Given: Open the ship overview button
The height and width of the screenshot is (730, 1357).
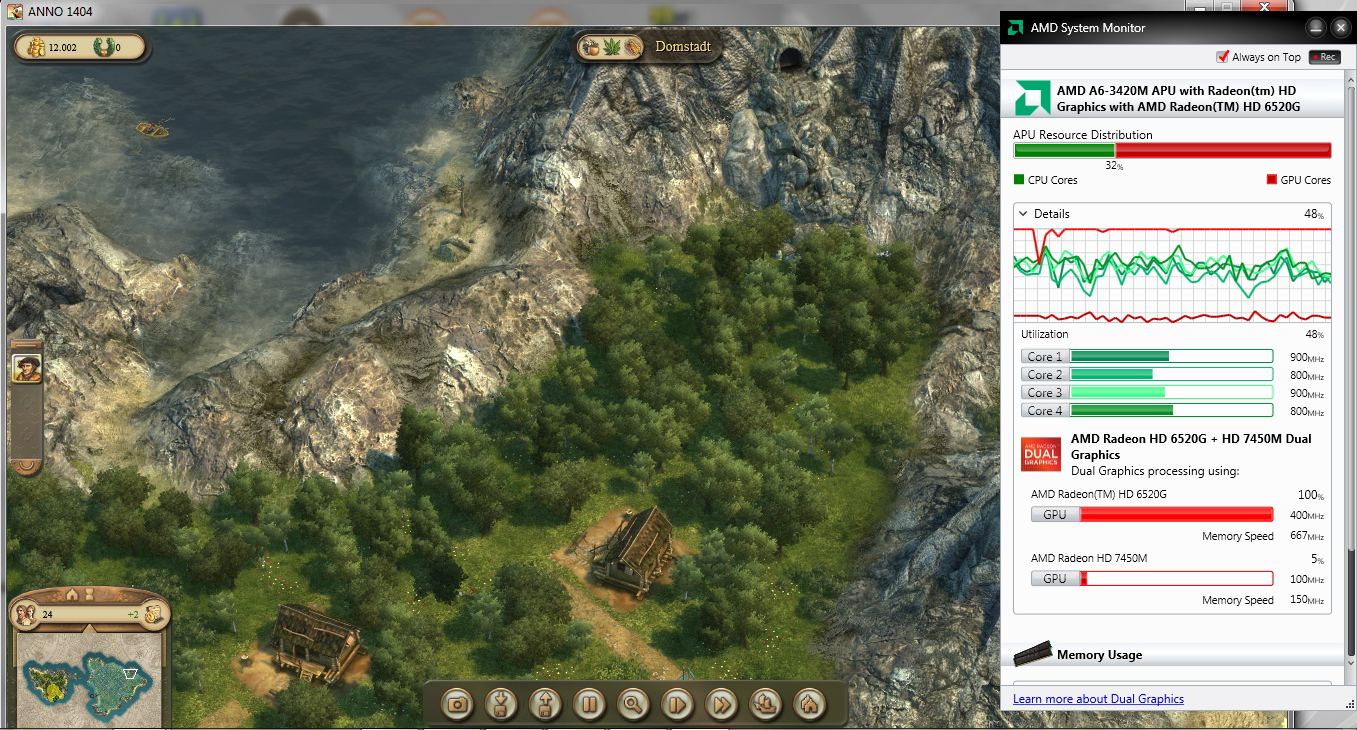Looking at the screenshot, I should (765, 704).
